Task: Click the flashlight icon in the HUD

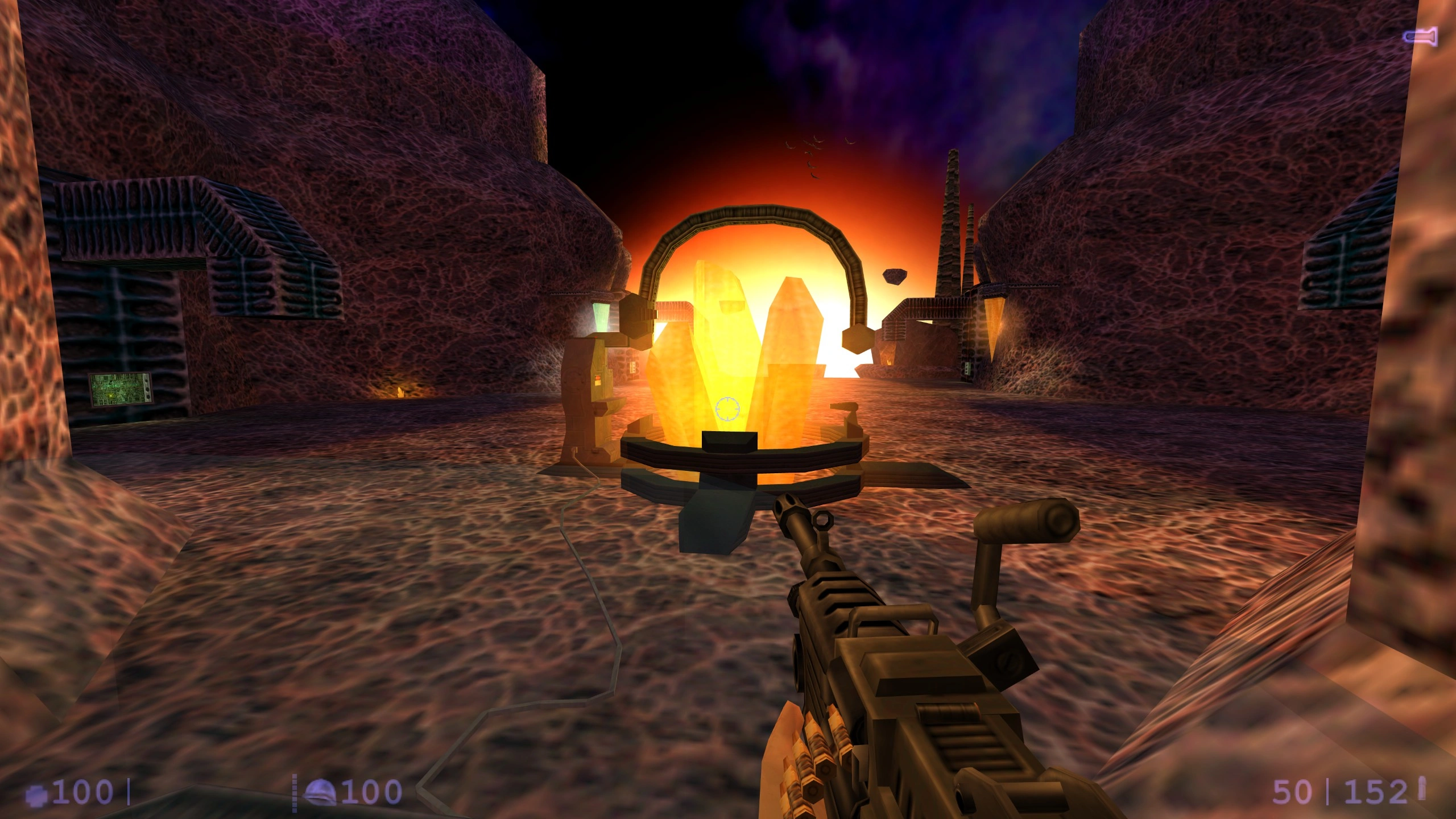Action: [1420, 37]
